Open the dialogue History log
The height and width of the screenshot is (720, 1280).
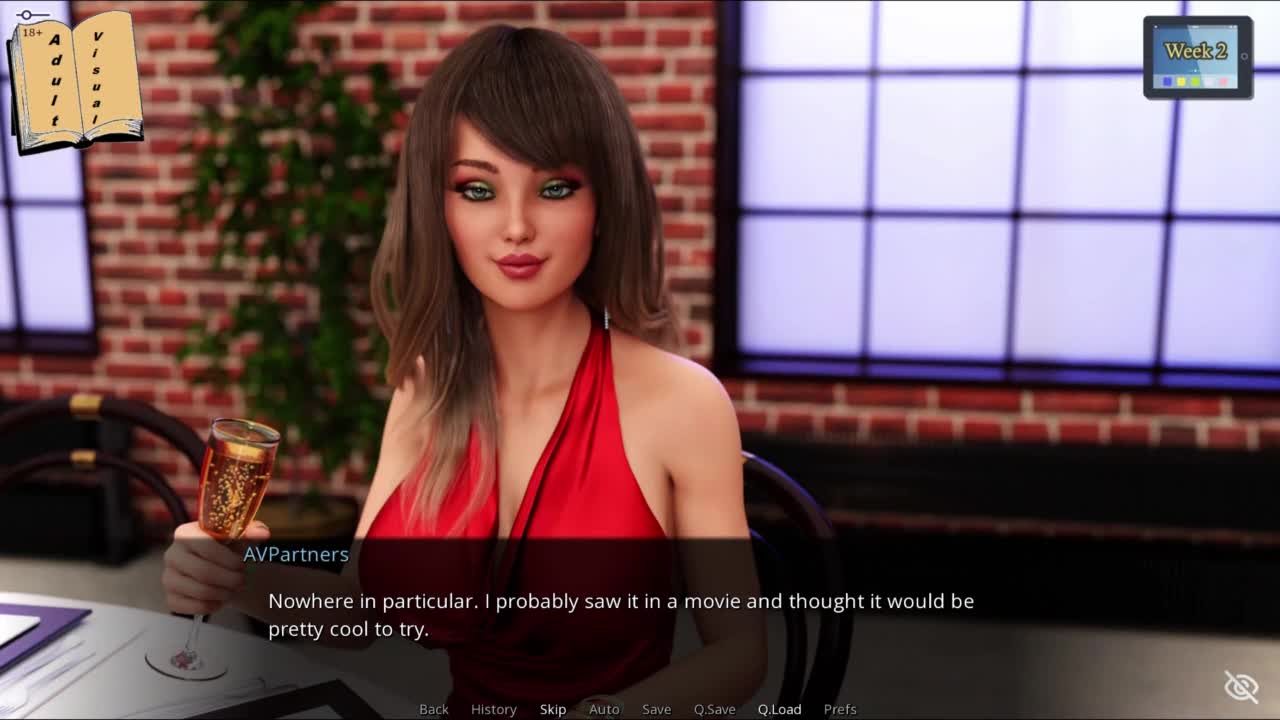[494, 709]
